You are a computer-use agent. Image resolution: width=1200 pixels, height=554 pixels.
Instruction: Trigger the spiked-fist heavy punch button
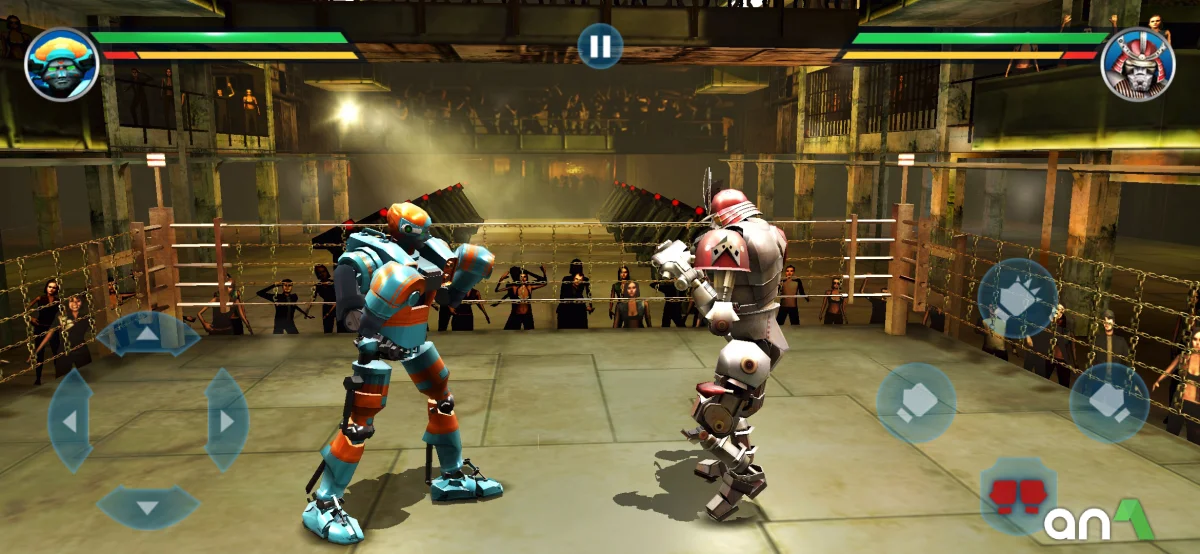pyautogui.click(x=1017, y=298)
